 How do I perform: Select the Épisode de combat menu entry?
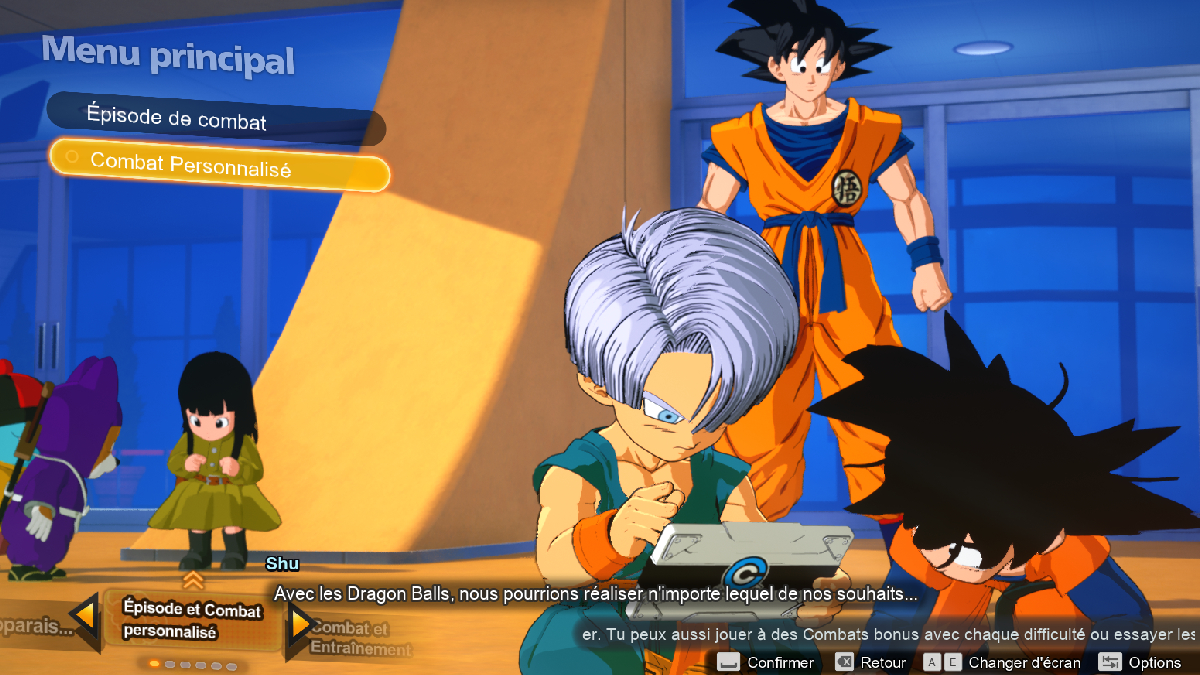(215, 120)
